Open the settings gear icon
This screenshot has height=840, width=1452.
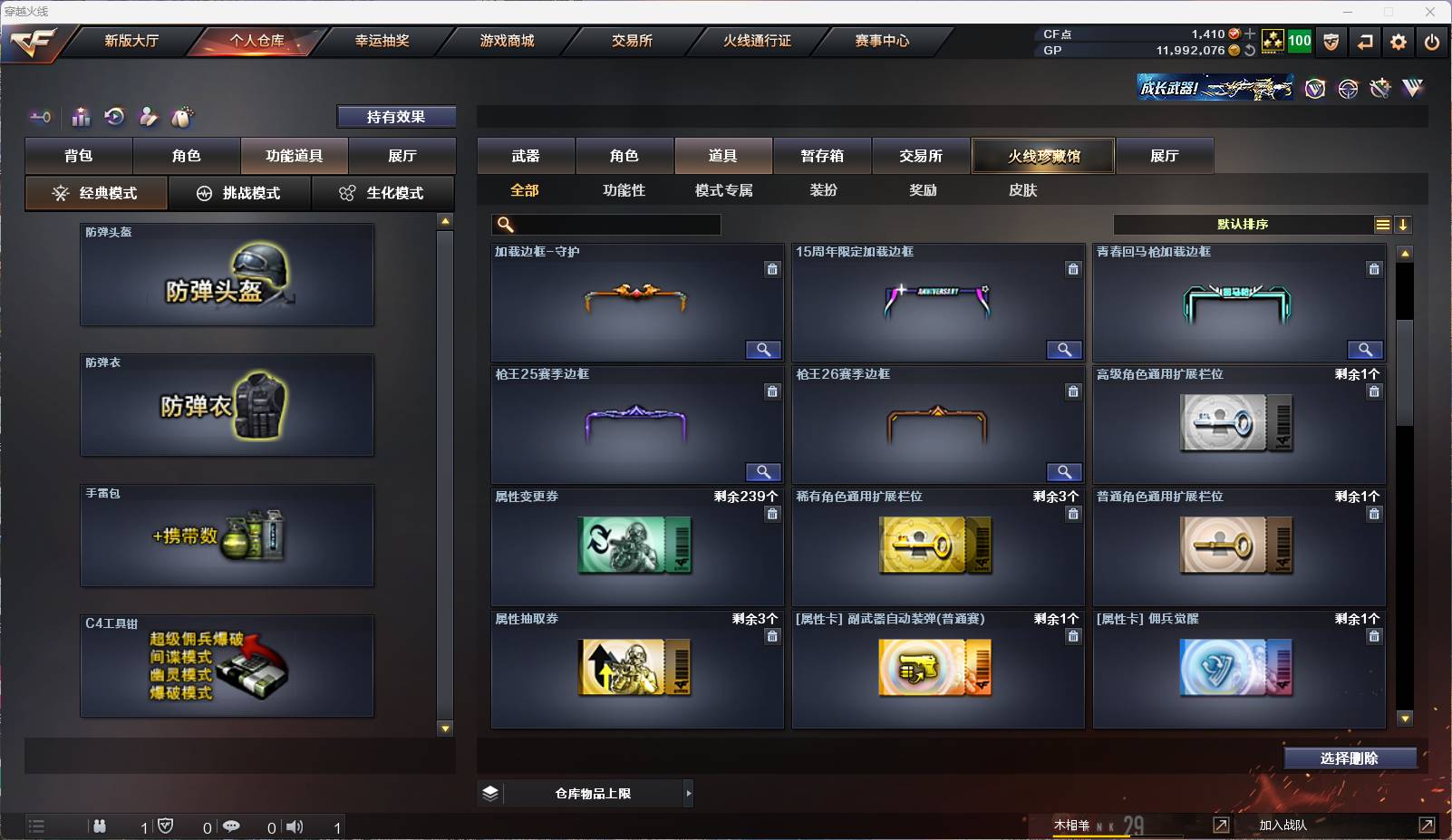(1399, 42)
